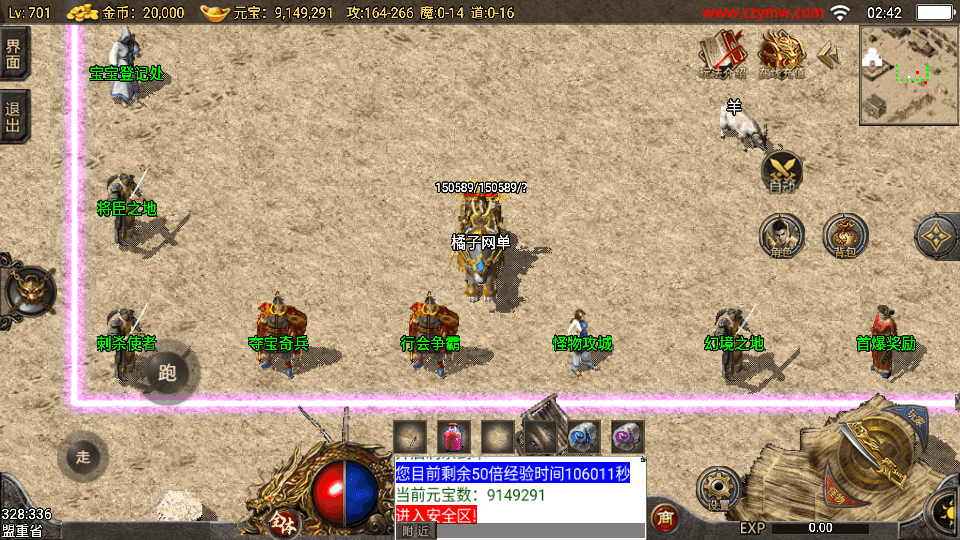This screenshot has height=540, width=960.
Task: Open the 设置 gear settings
Action: 718,490
